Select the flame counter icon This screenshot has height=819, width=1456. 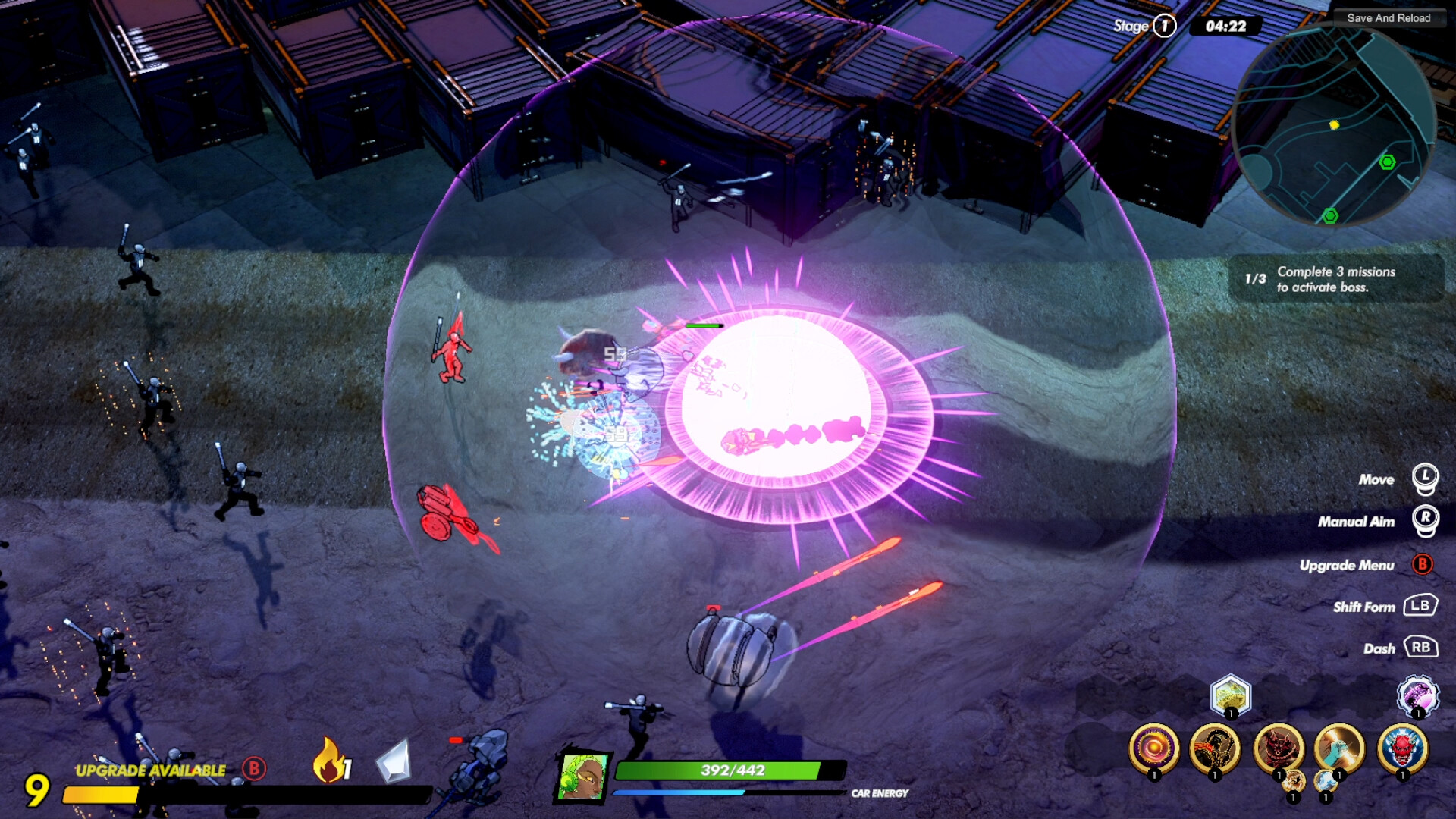(329, 761)
